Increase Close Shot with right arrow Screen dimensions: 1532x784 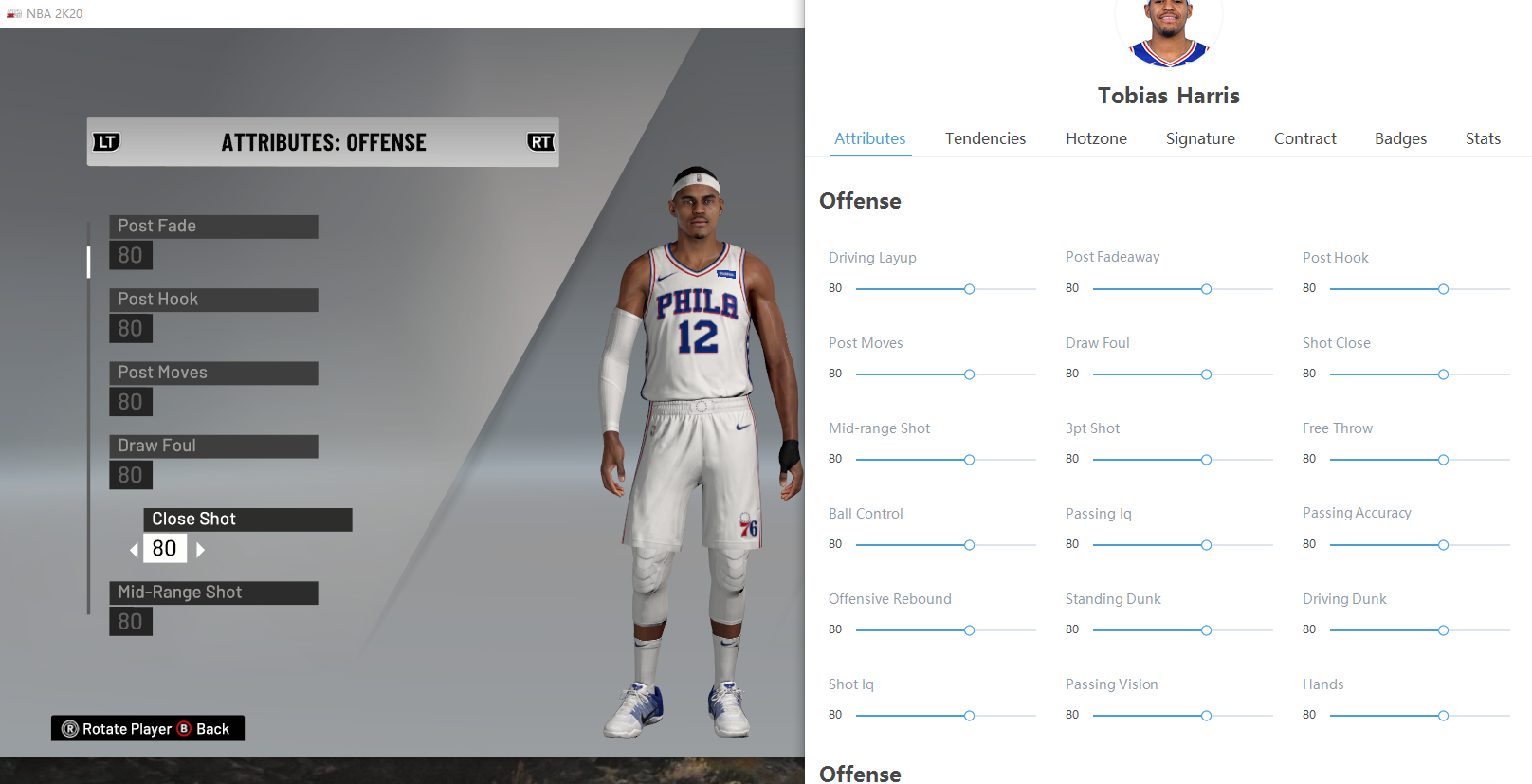(200, 549)
